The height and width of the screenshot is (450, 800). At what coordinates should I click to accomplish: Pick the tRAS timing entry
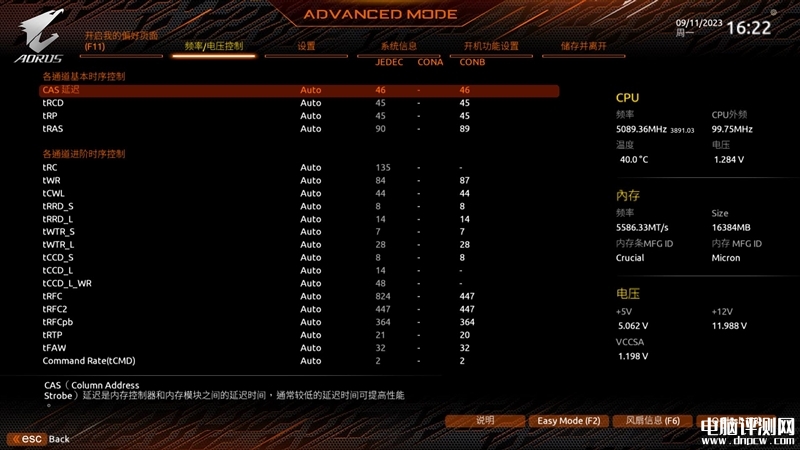tap(52, 129)
